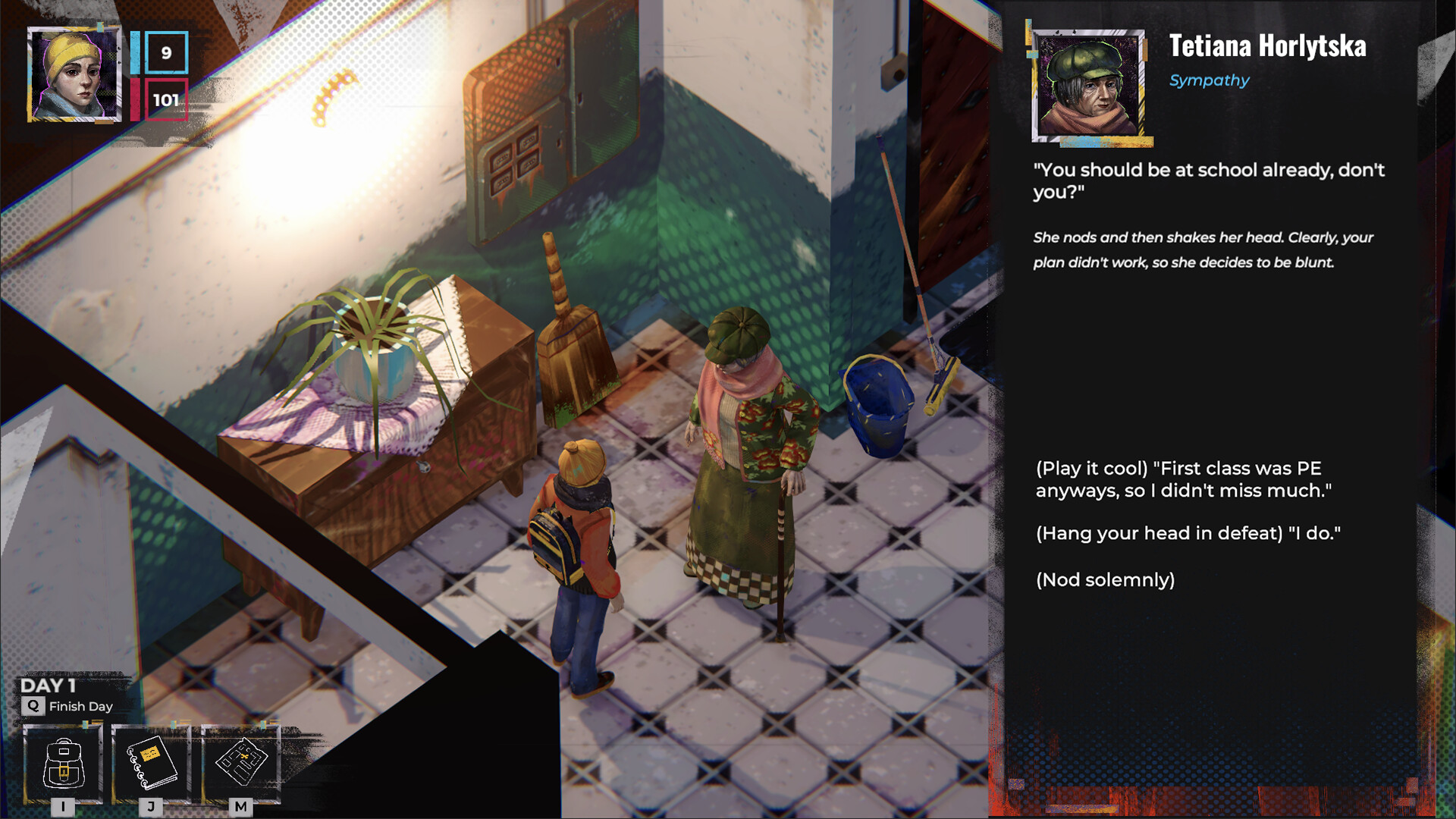Click the J hotkey label under the journal

(151, 808)
